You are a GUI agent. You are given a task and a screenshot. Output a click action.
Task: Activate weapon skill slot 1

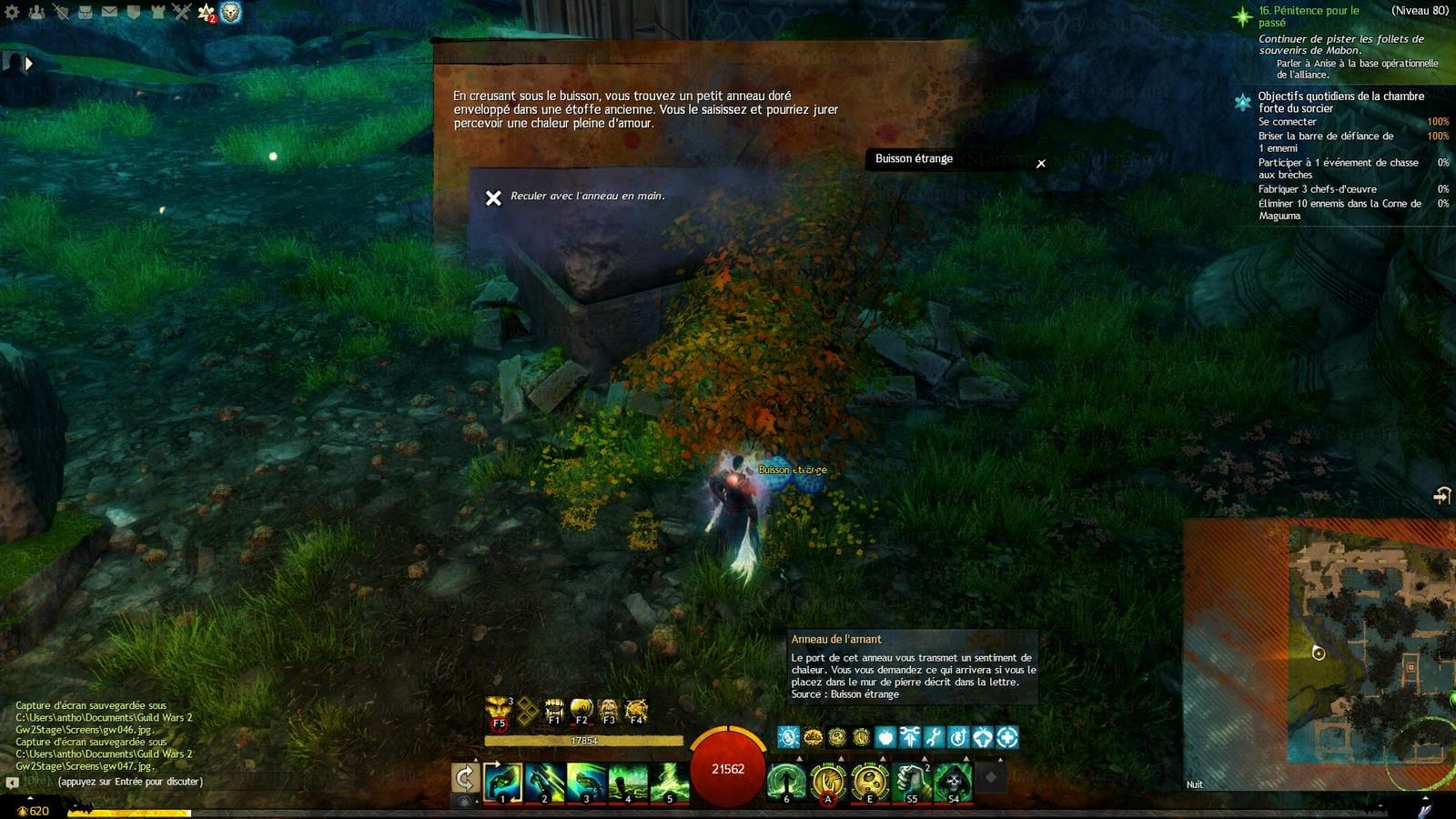[502, 782]
